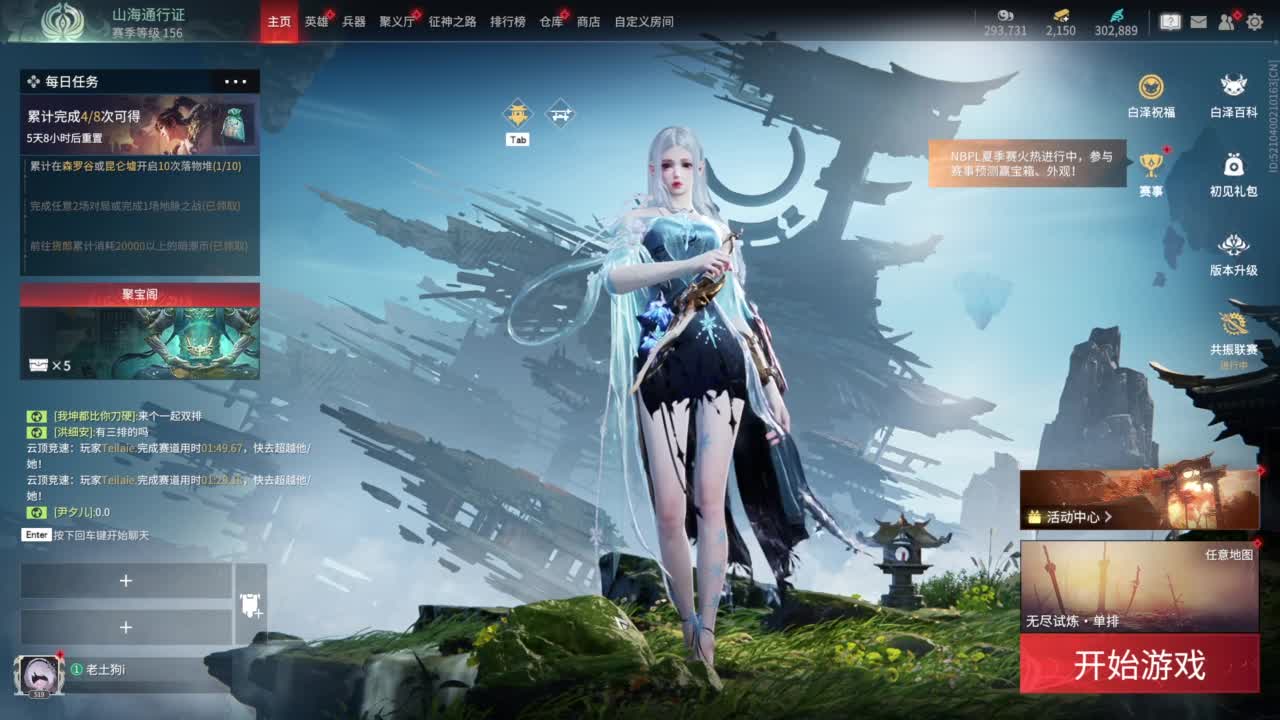Open the friends list icon
The height and width of the screenshot is (720, 1280).
pyautogui.click(x=1227, y=21)
